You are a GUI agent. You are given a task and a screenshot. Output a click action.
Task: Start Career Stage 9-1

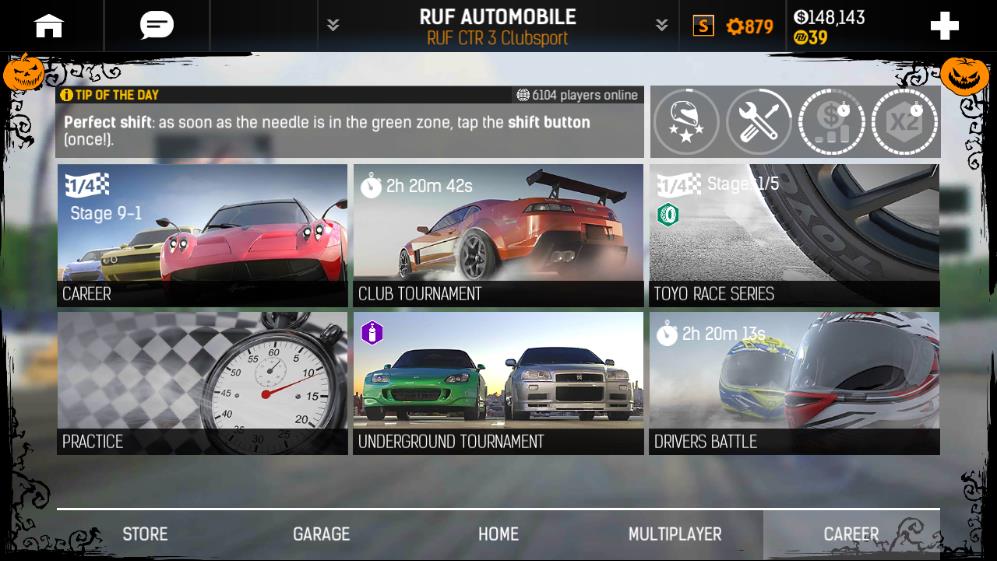click(x=202, y=236)
